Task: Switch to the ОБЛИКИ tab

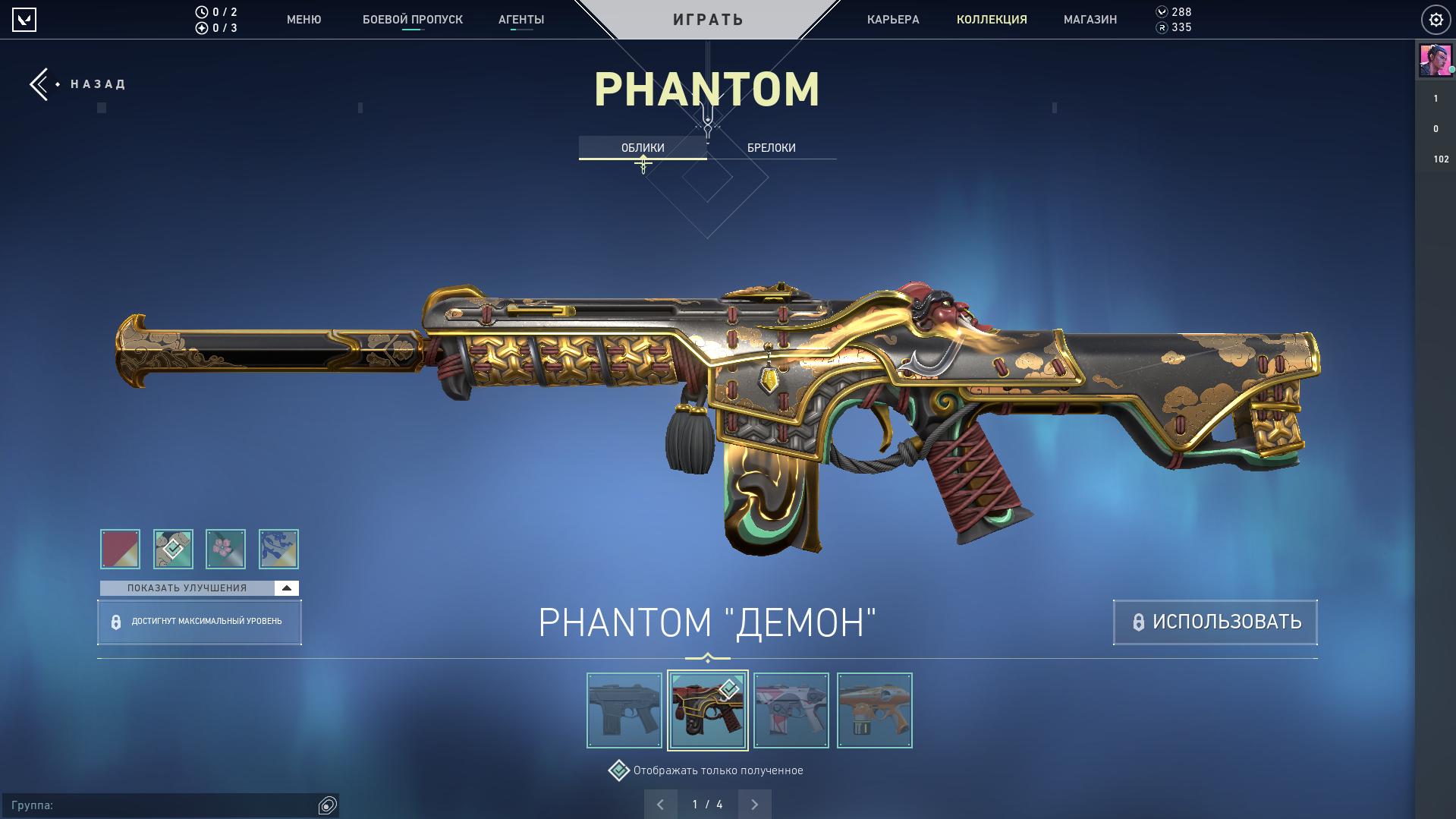Action: click(x=643, y=148)
